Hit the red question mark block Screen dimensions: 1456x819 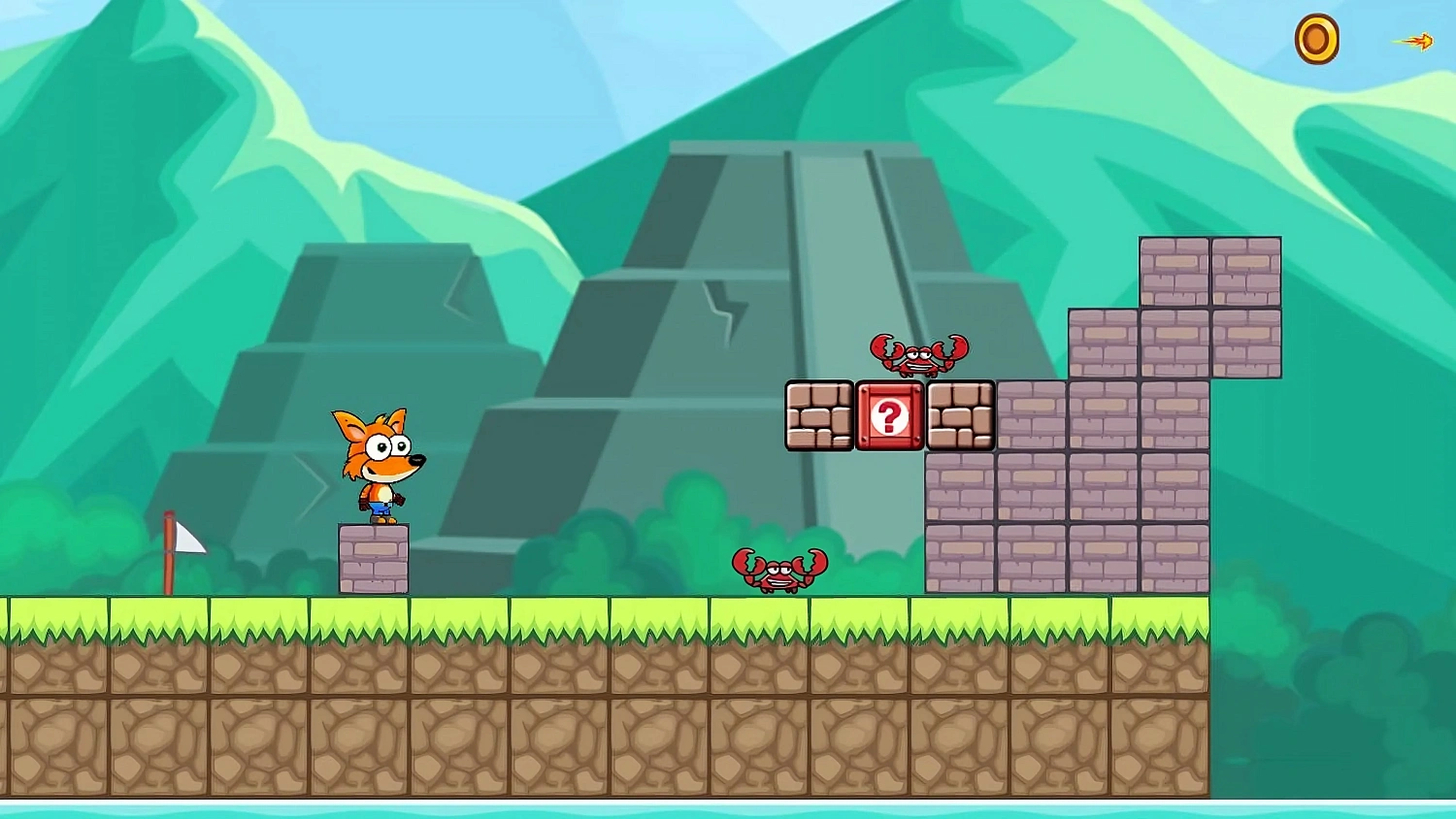(x=890, y=414)
